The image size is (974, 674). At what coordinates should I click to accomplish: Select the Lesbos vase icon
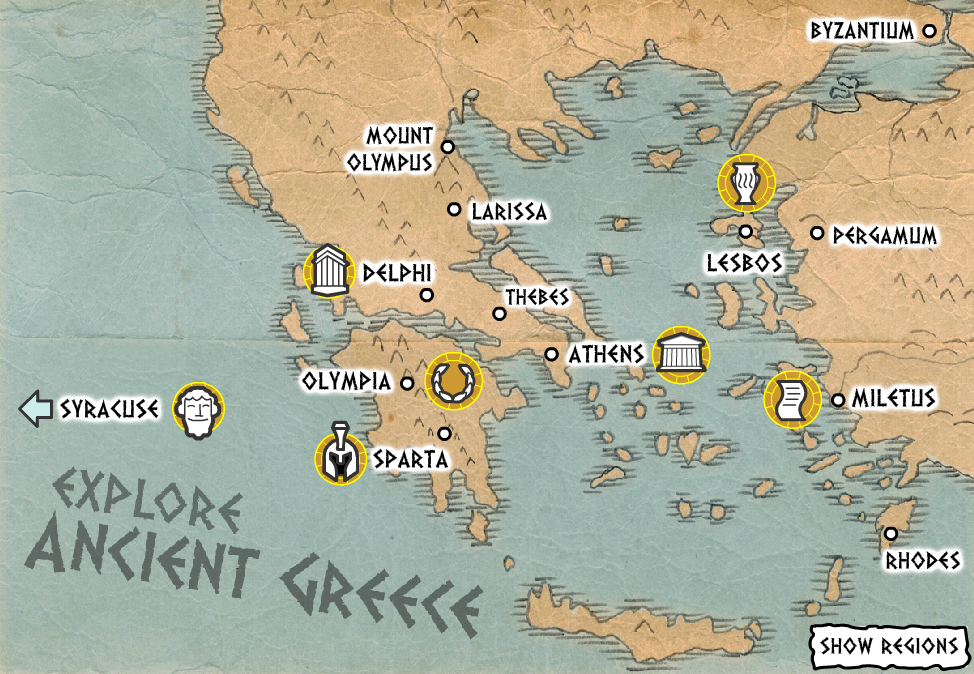pyautogui.click(x=745, y=185)
